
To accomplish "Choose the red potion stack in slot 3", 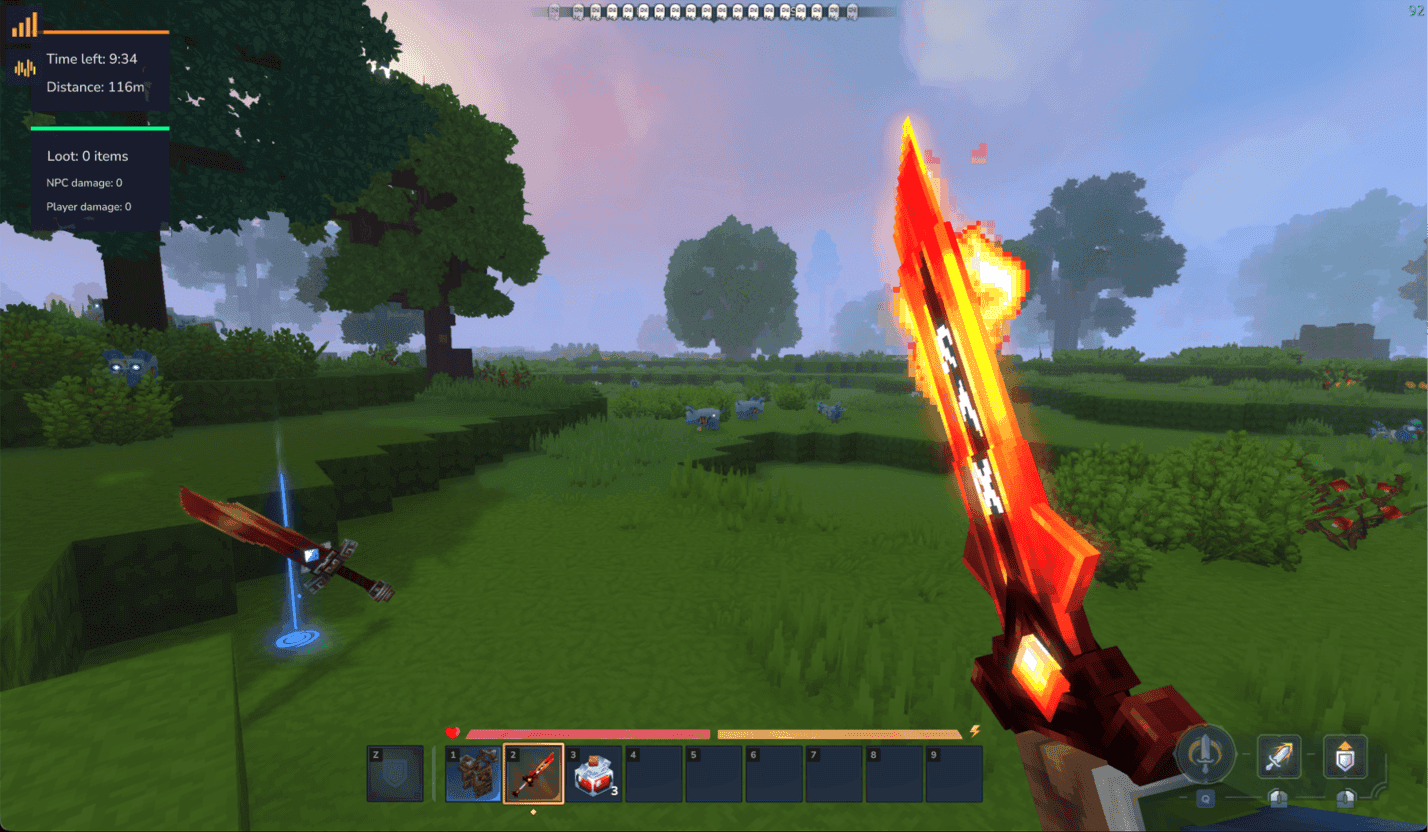I will tap(594, 774).
